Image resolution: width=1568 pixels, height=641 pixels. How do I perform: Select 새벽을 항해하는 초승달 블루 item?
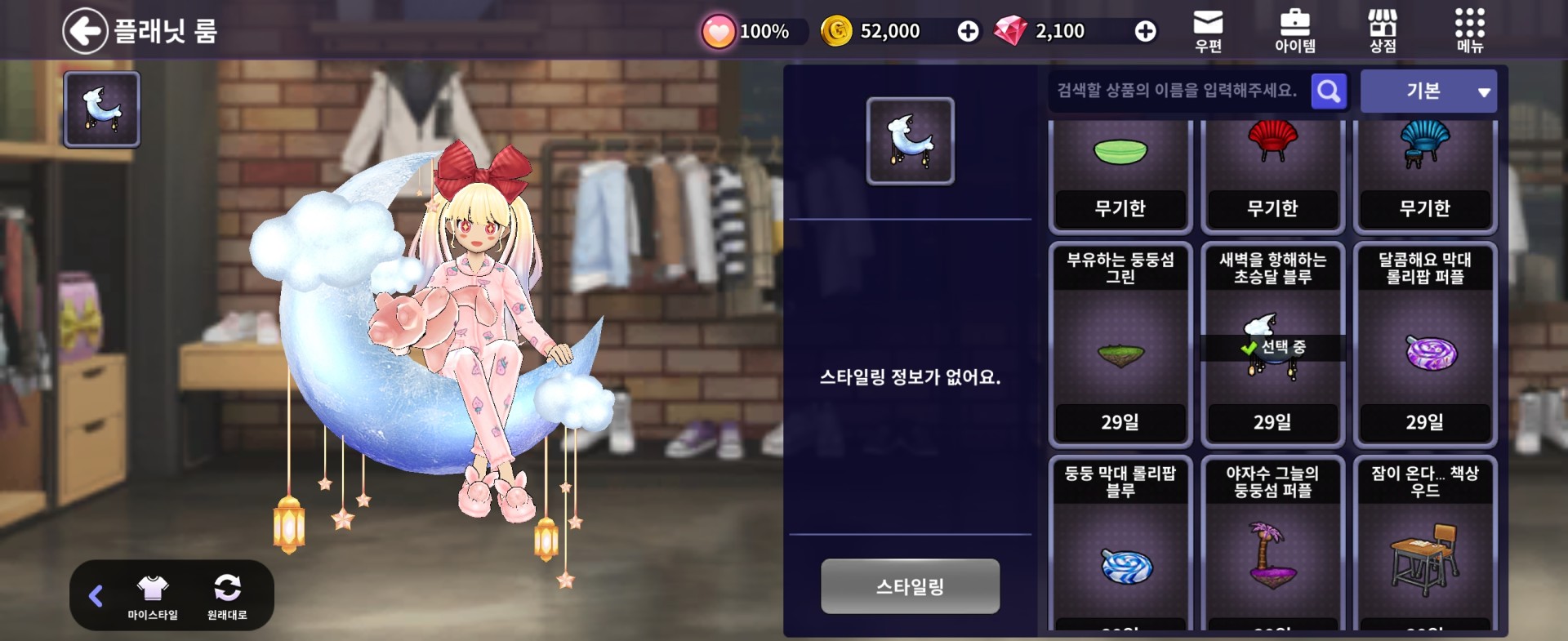click(x=1272, y=345)
